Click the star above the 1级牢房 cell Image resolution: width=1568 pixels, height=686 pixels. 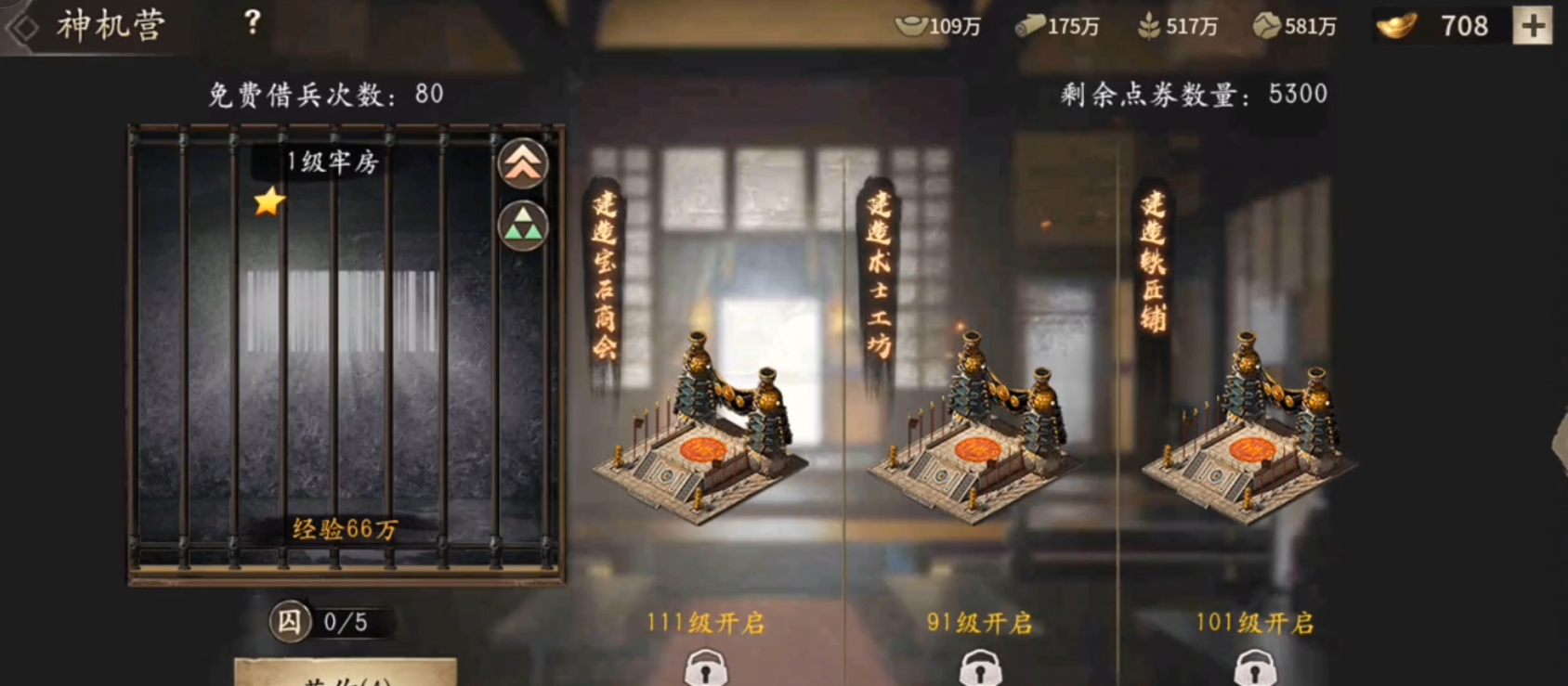(267, 203)
